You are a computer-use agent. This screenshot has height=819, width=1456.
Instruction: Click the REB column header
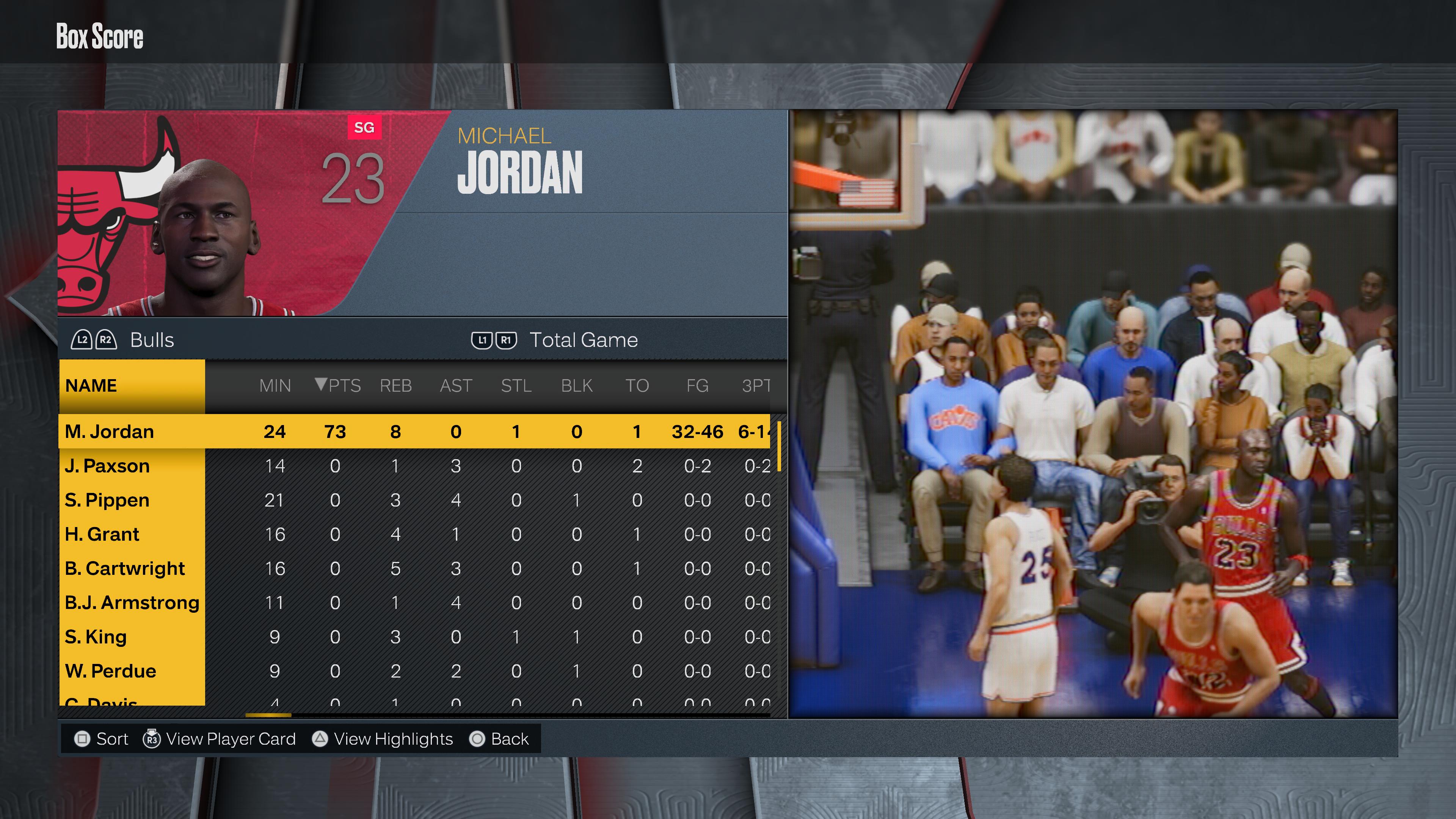pyautogui.click(x=395, y=386)
